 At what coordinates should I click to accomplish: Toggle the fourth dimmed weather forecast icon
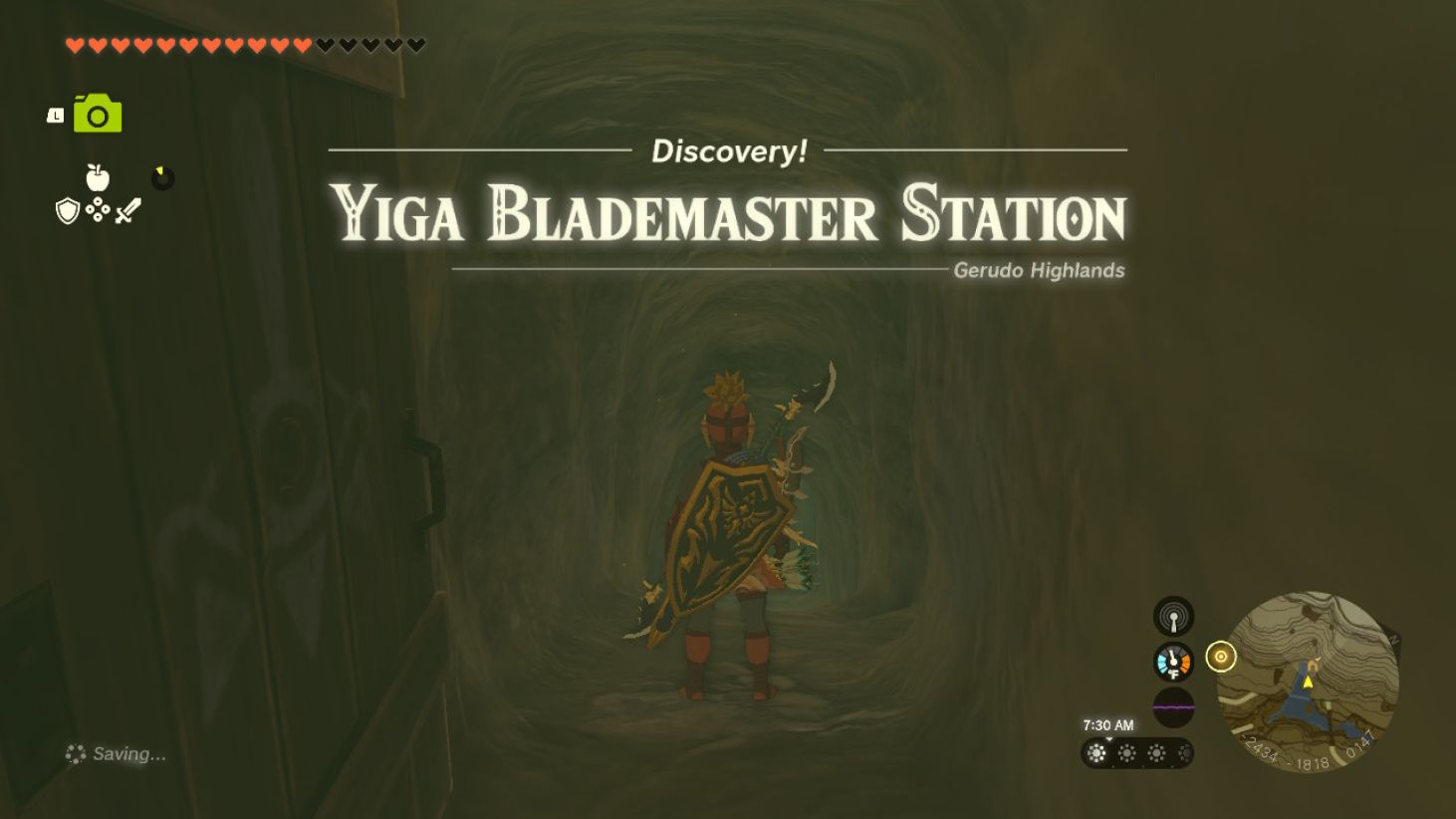click(x=1185, y=754)
